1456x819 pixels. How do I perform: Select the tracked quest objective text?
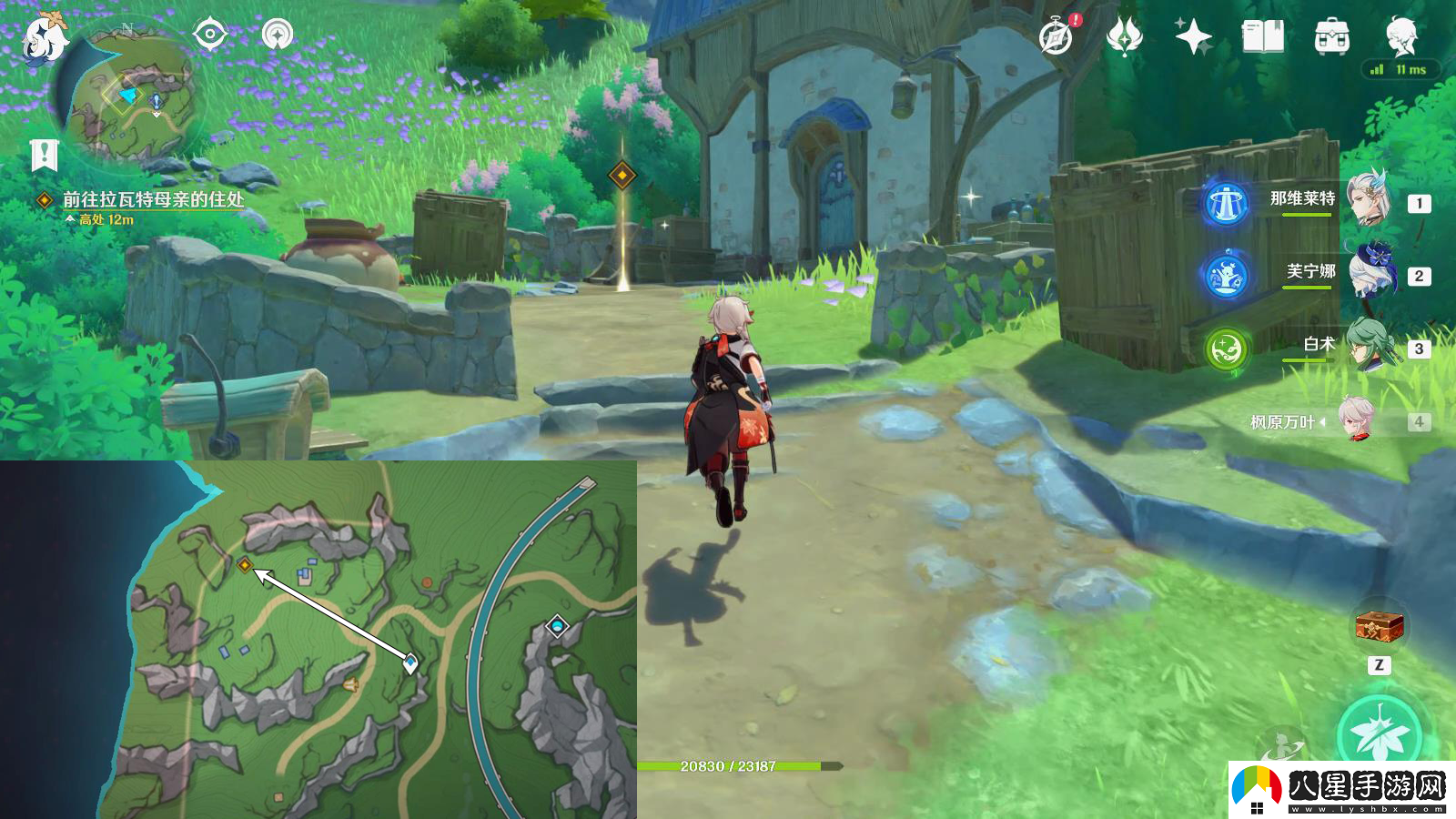tap(152, 199)
